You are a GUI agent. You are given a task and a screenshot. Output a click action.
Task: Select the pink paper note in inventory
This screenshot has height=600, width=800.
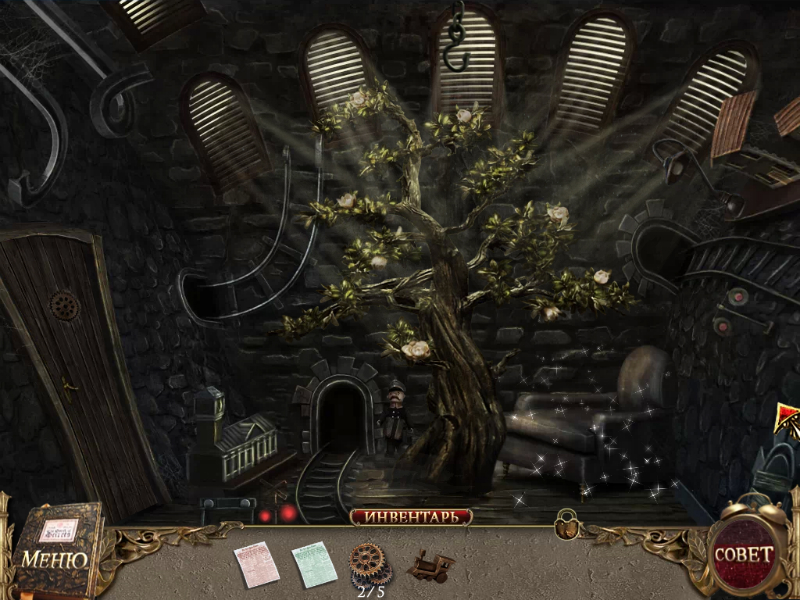coord(257,564)
